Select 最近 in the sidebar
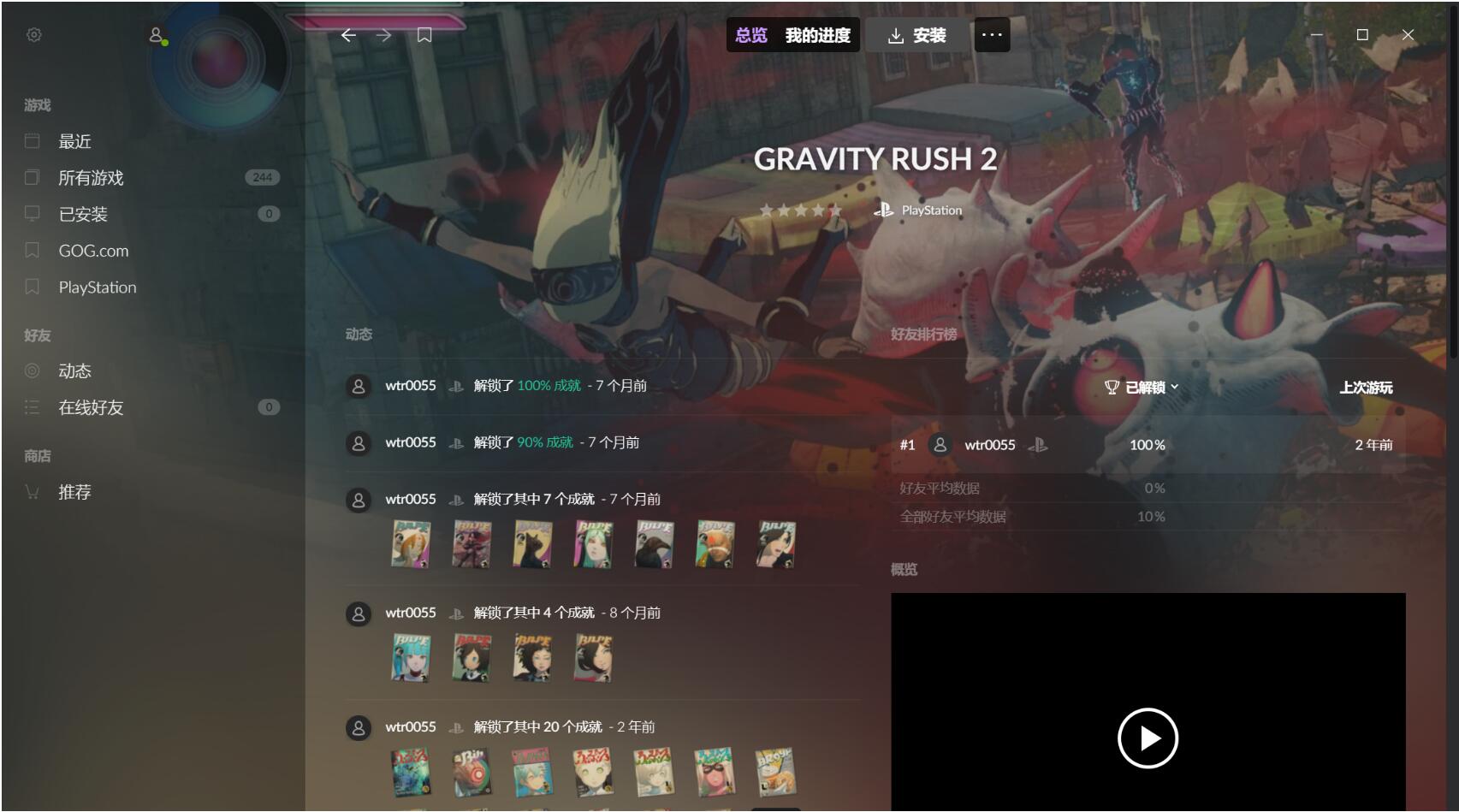Screen dimensions: 1459x812 (74, 141)
